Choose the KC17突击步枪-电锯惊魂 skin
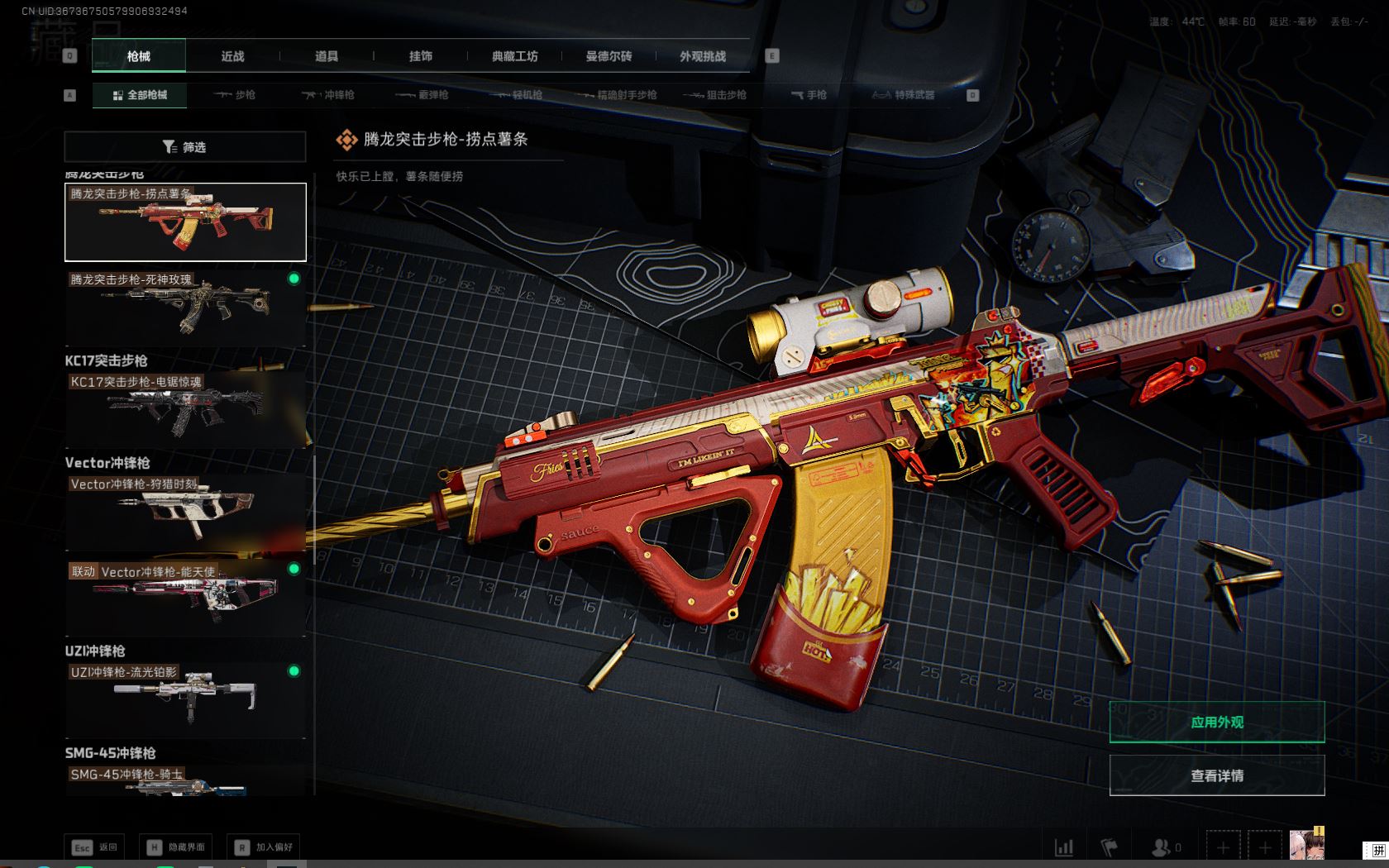1389x868 pixels. click(x=185, y=409)
